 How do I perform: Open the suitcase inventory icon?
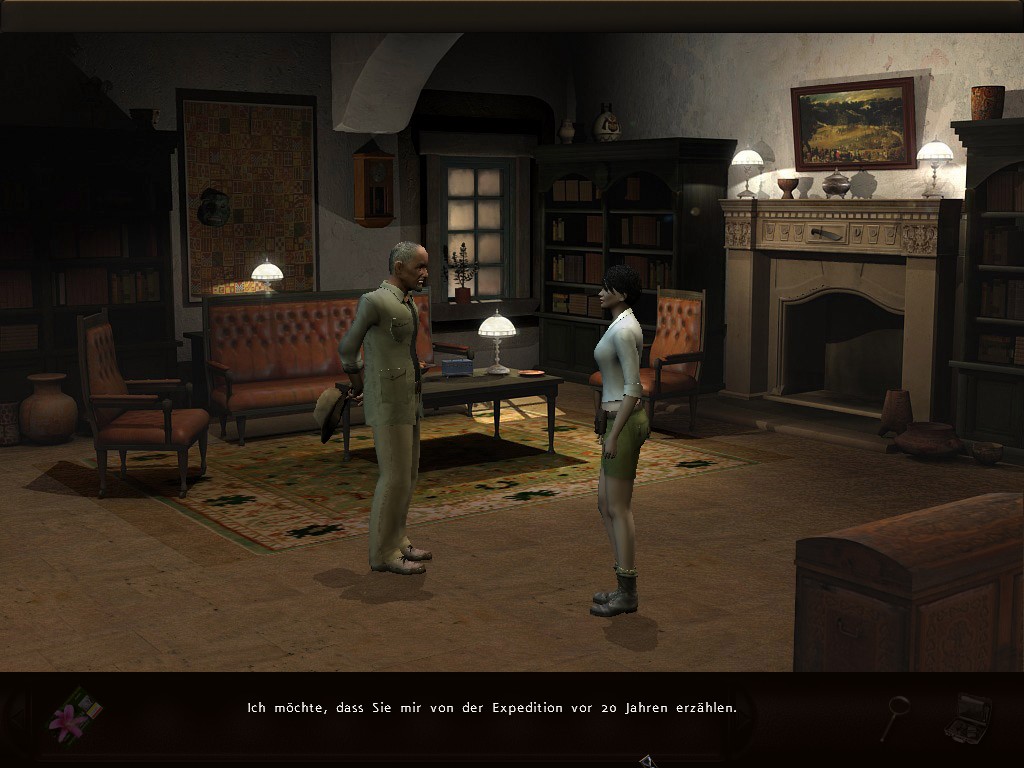point(967,716)
